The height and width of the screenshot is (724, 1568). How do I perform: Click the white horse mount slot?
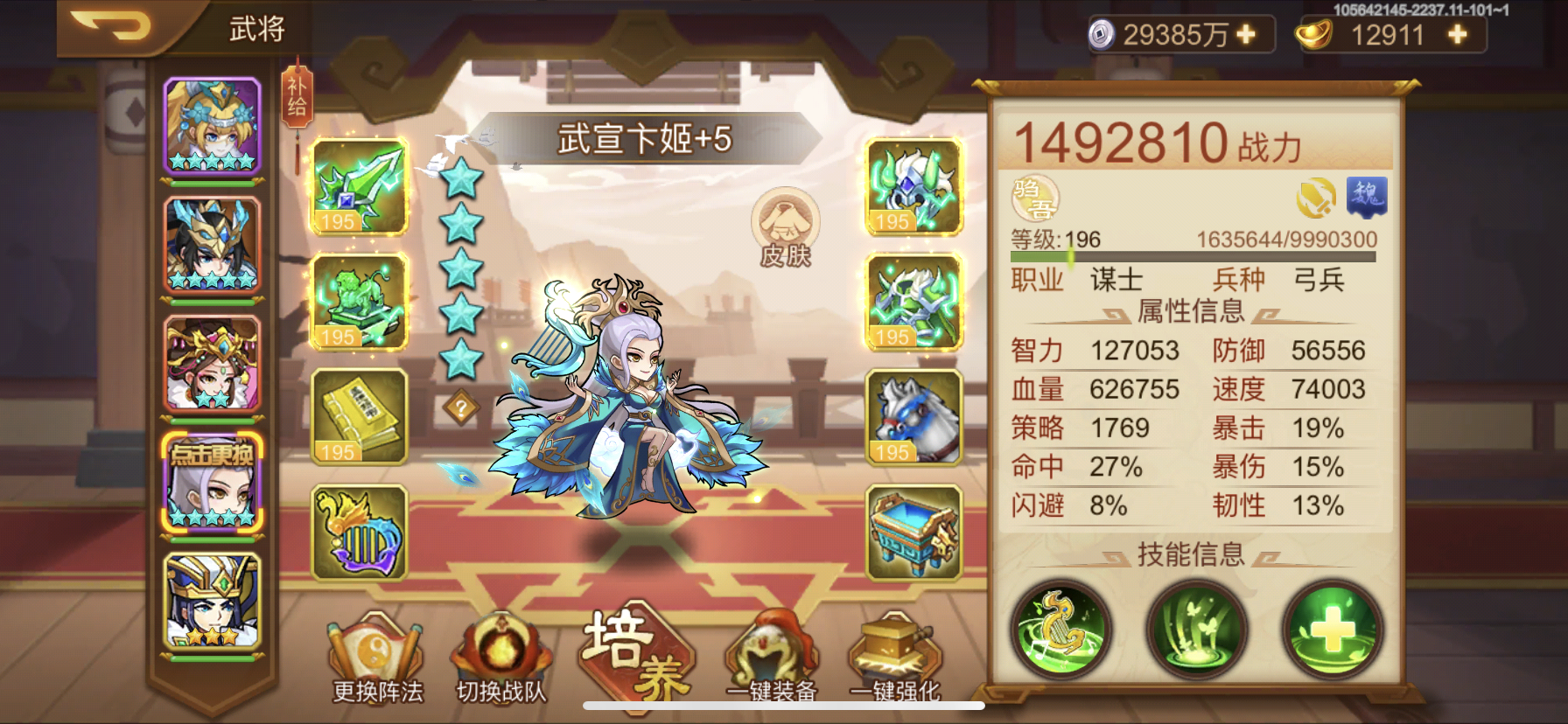coord(913,420)
